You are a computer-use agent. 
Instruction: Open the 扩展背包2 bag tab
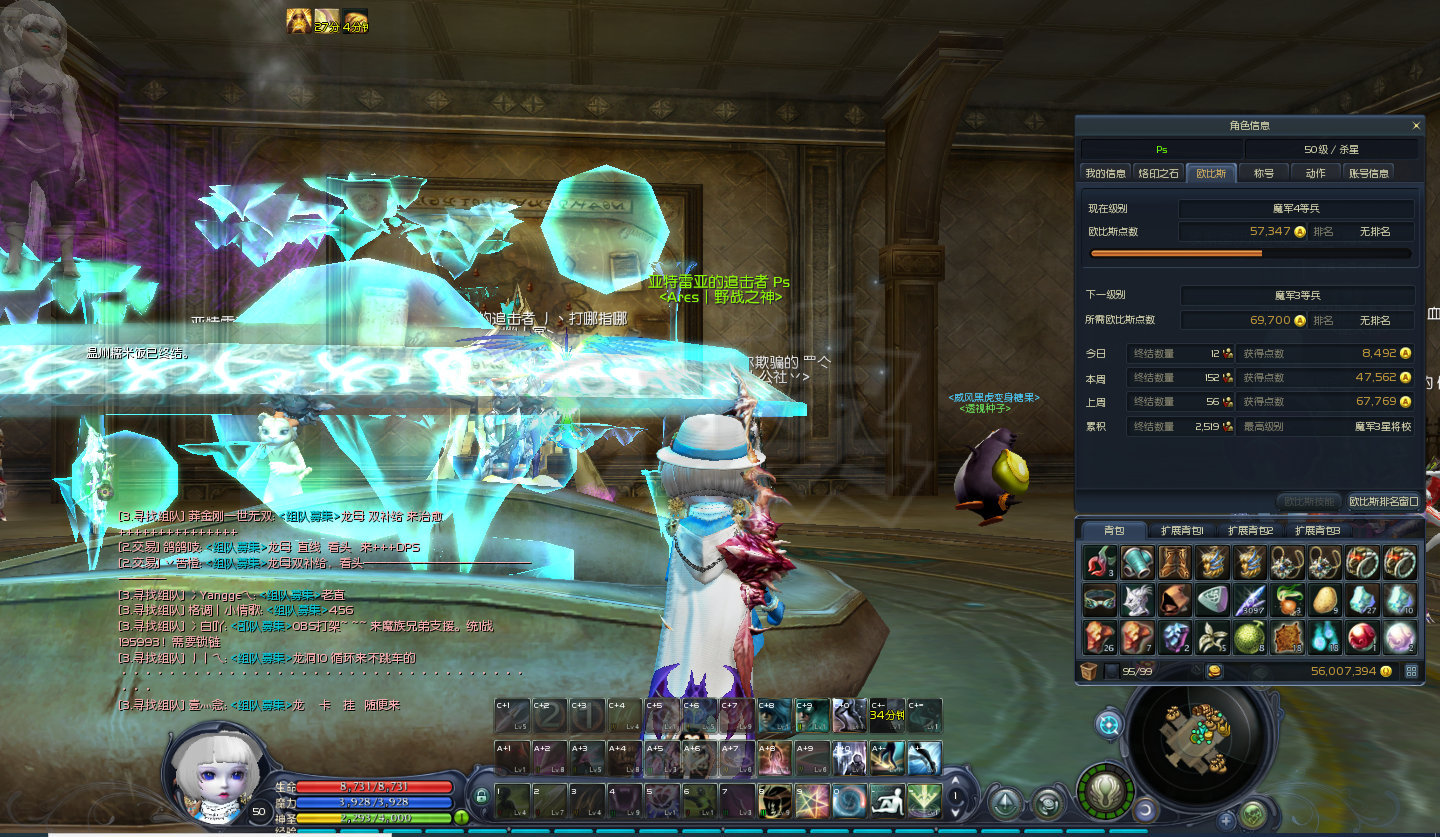(1250, 530)
